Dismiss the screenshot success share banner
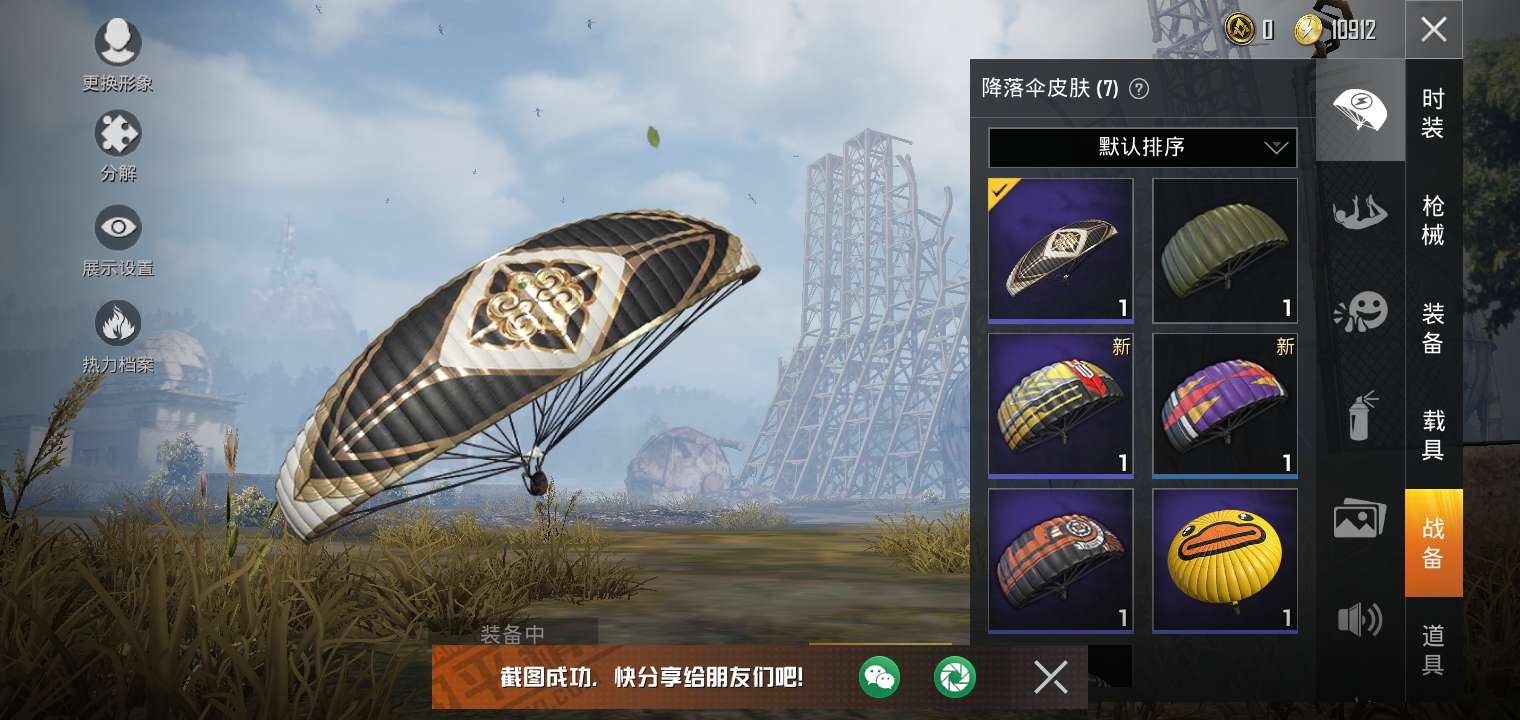Screen dimensions: 1520x720 [1050, 678]
